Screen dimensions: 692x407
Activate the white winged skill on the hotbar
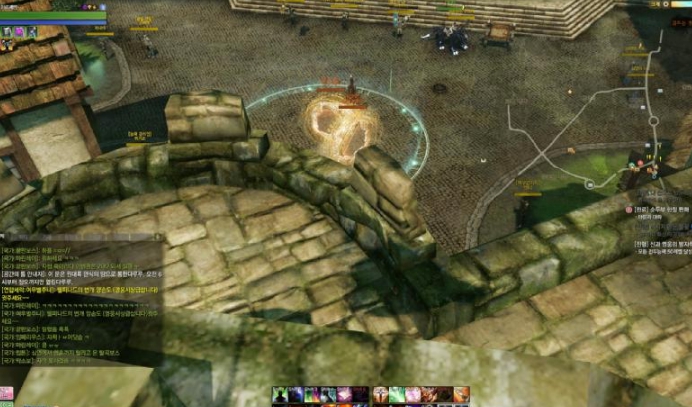point(380,395)
